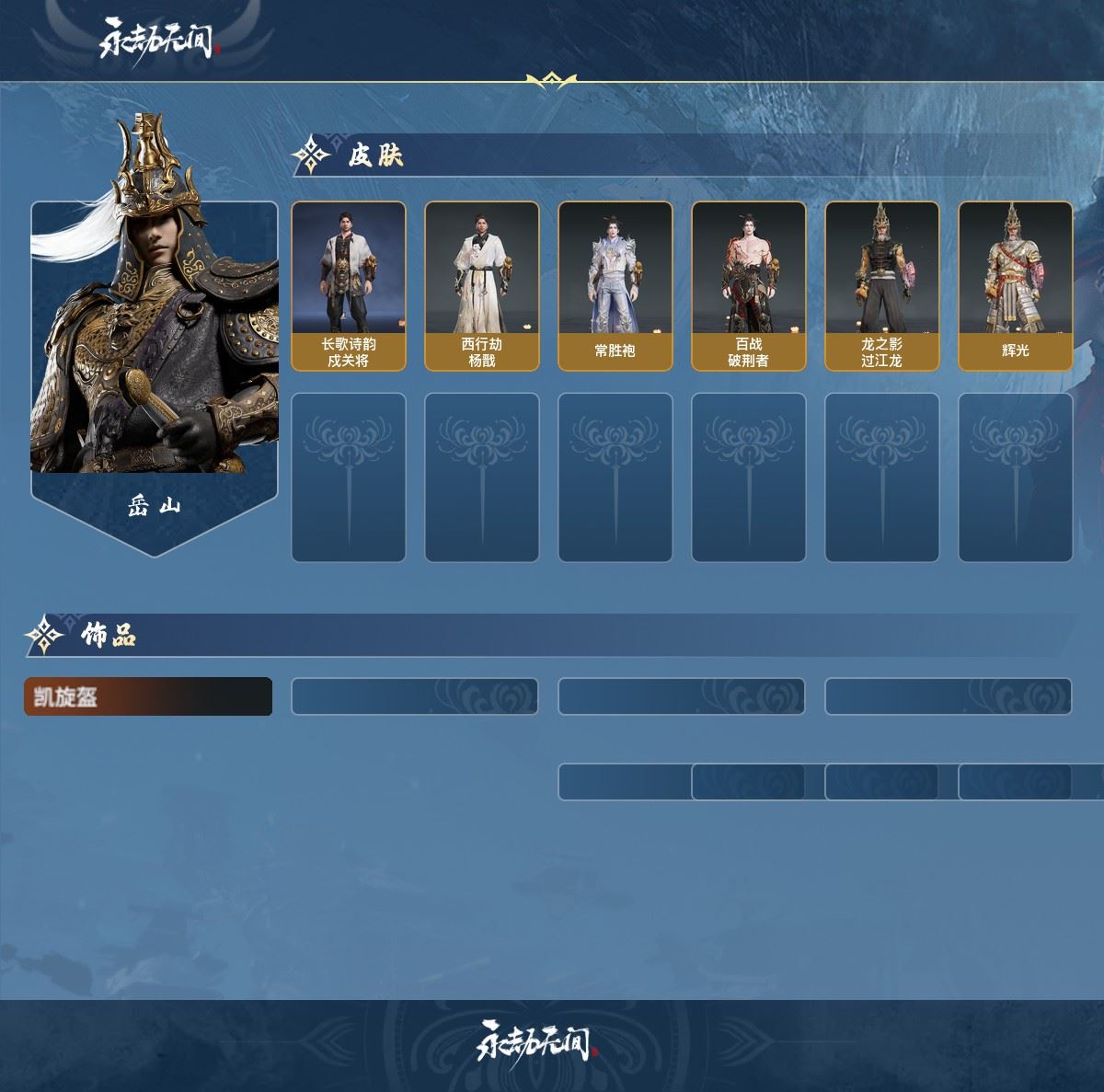Screen dimensions: 1104x1092
Task: Open the 永劫无间 logo at top
Action: (157, 38)
